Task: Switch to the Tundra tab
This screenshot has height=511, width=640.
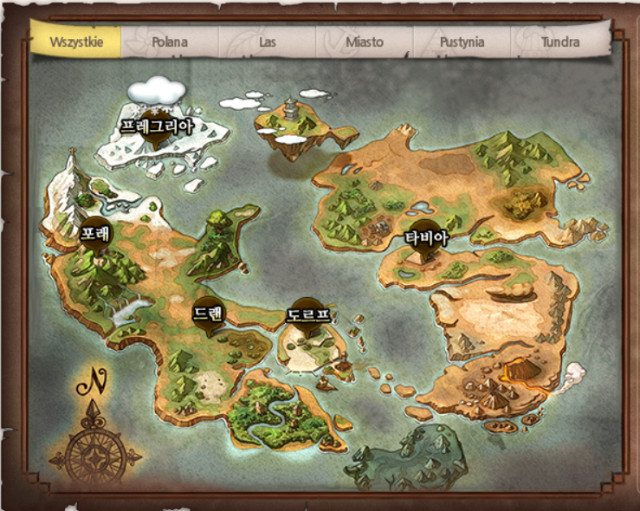Action: [560, 42]
